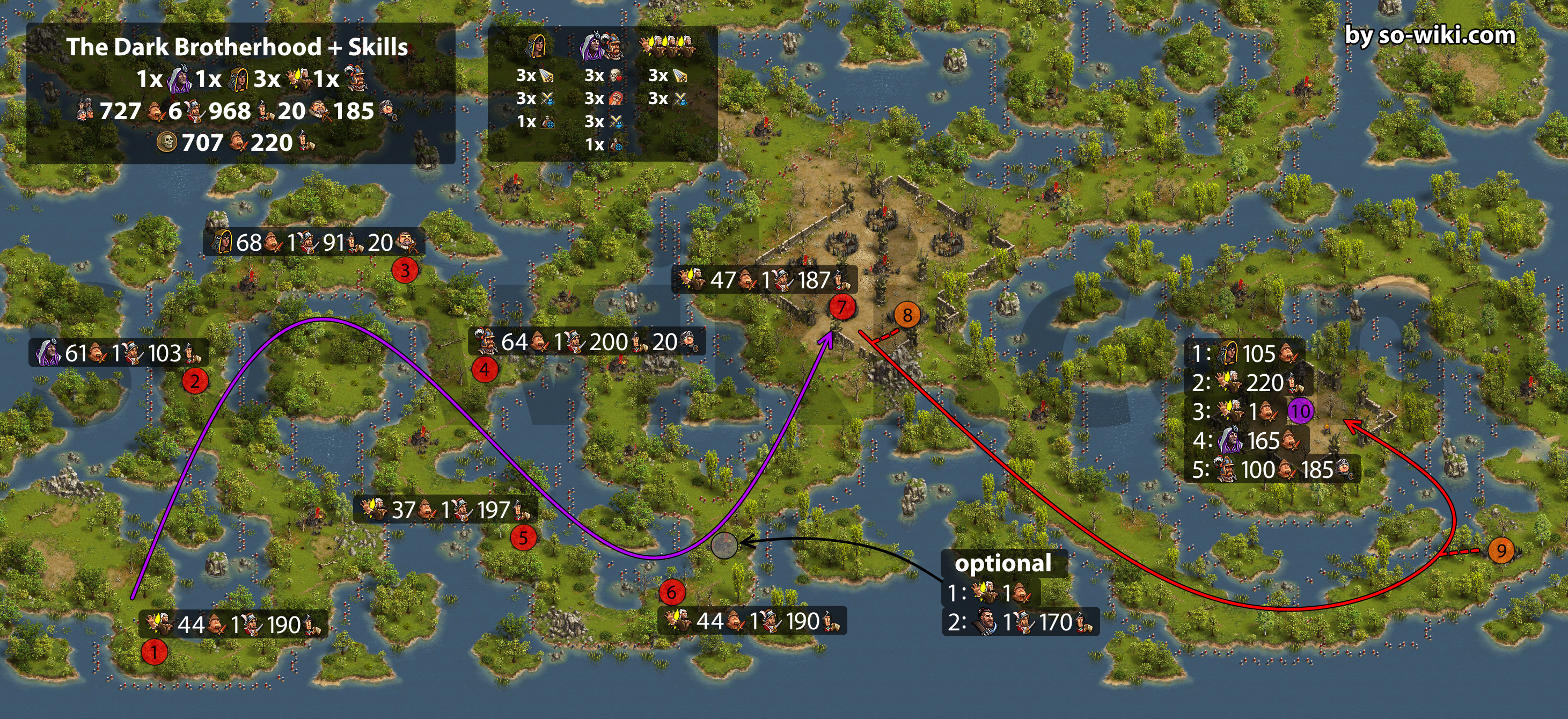Select purple map marker number 10
1568x719 pixels.
[x=1301, y=411]
